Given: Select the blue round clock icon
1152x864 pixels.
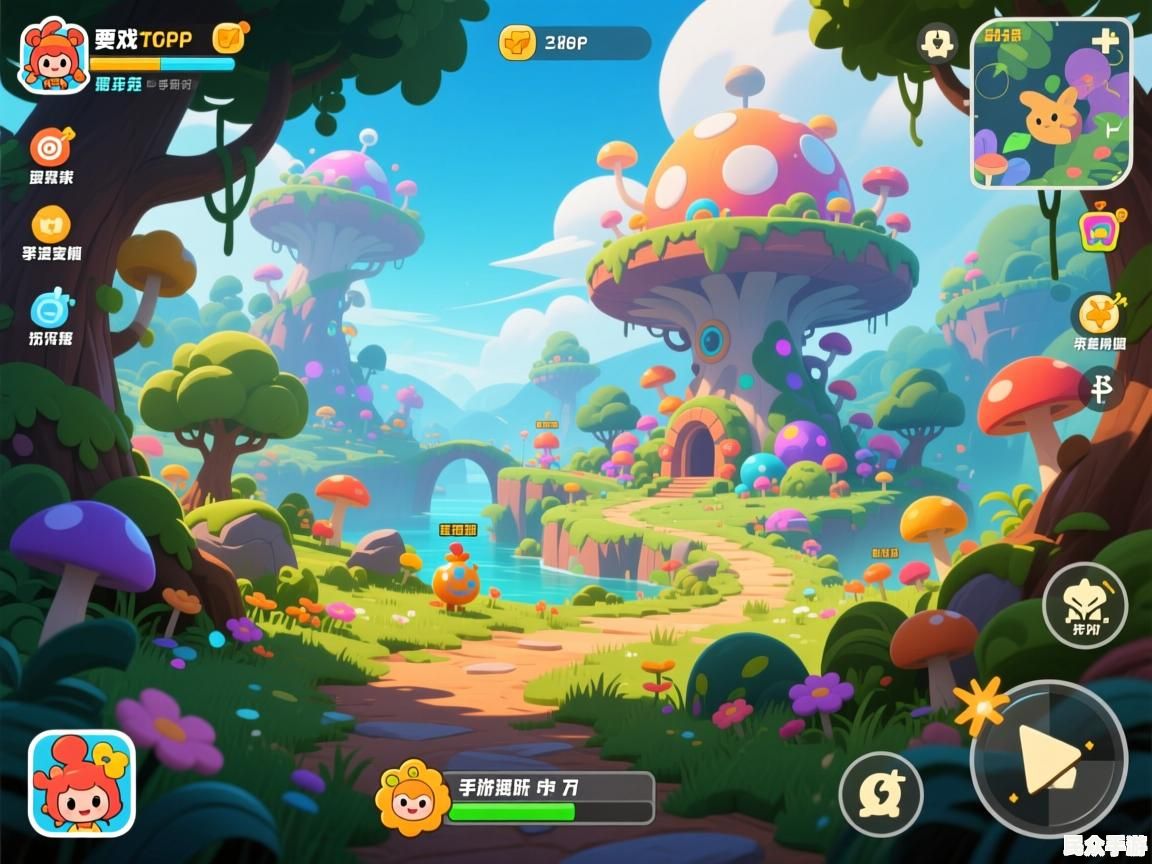Looking at the screenshot, I should coord(51,307).
